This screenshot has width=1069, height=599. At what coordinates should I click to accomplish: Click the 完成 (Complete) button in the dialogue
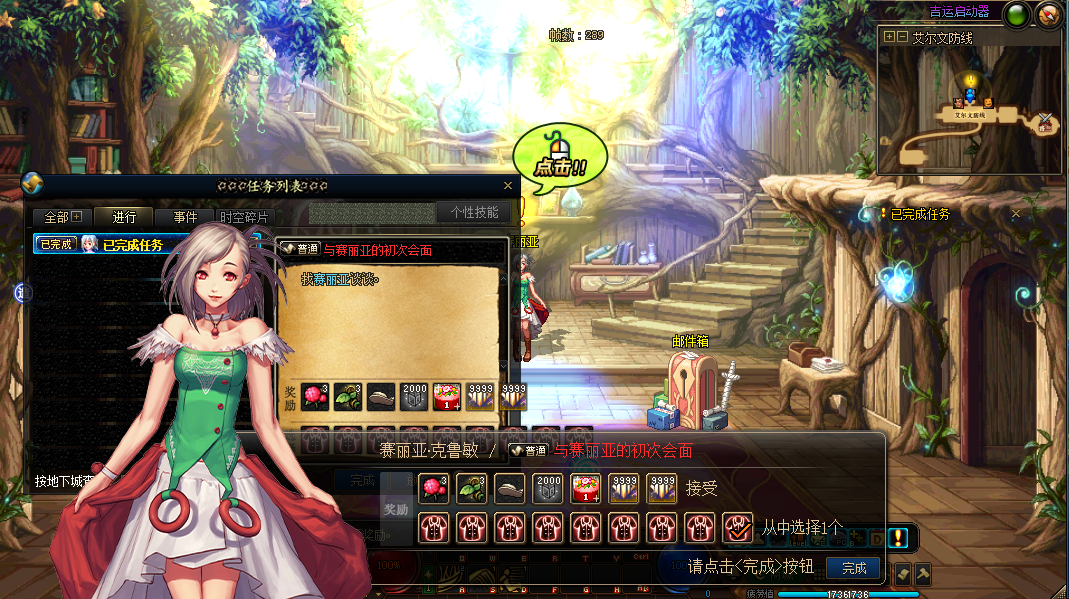click(x=854, y=568)
